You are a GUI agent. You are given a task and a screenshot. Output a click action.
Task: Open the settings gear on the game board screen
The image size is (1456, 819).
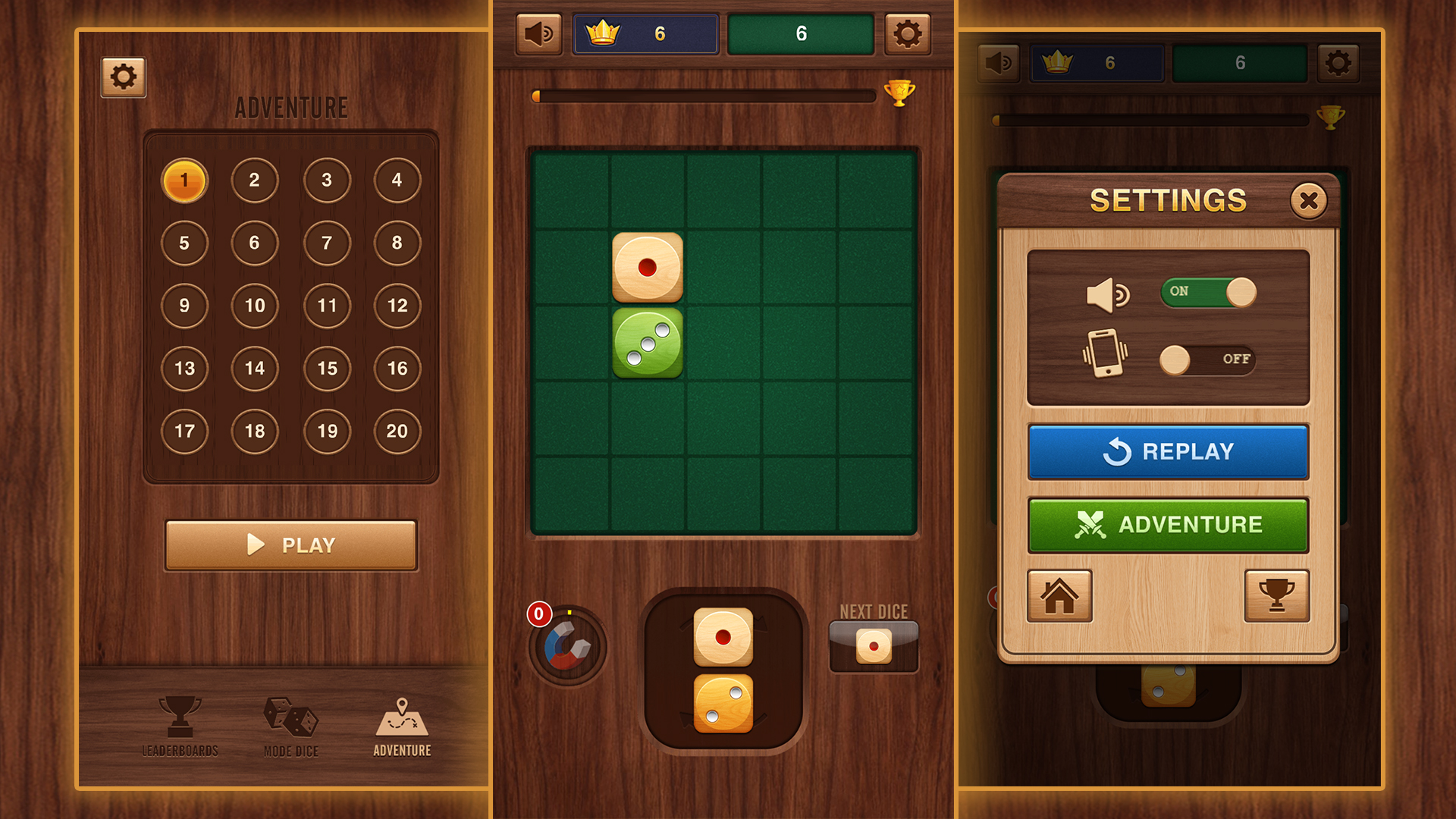tap(907, 33)
